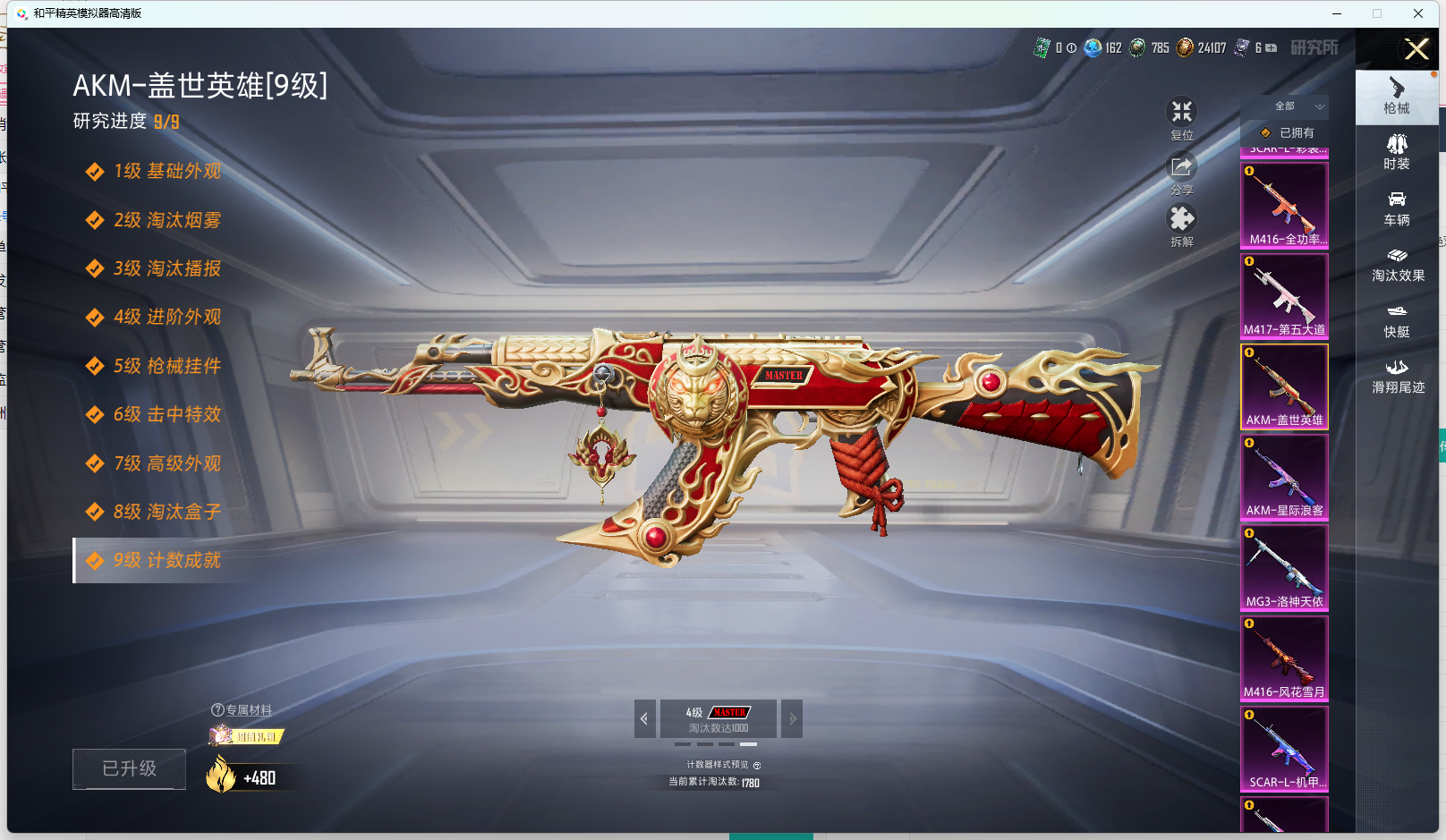Close the research lab screen
Image resolution: width=1446 pixels, height=840 pixels.
pyautogui.click(x=1416, y=49)
